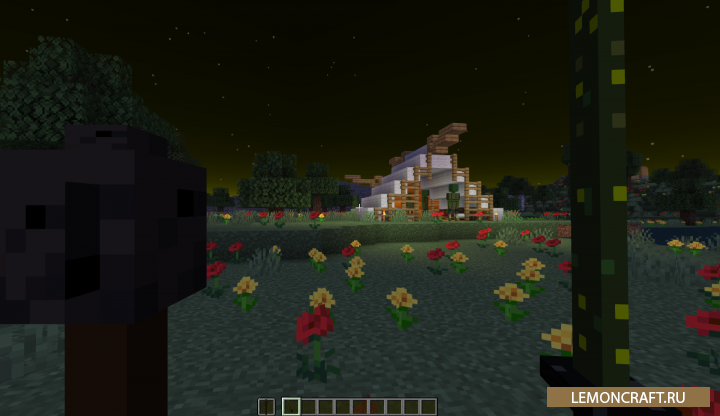
Task: Select the highlighted hotbar slot
Action: [x=291, y=406]
